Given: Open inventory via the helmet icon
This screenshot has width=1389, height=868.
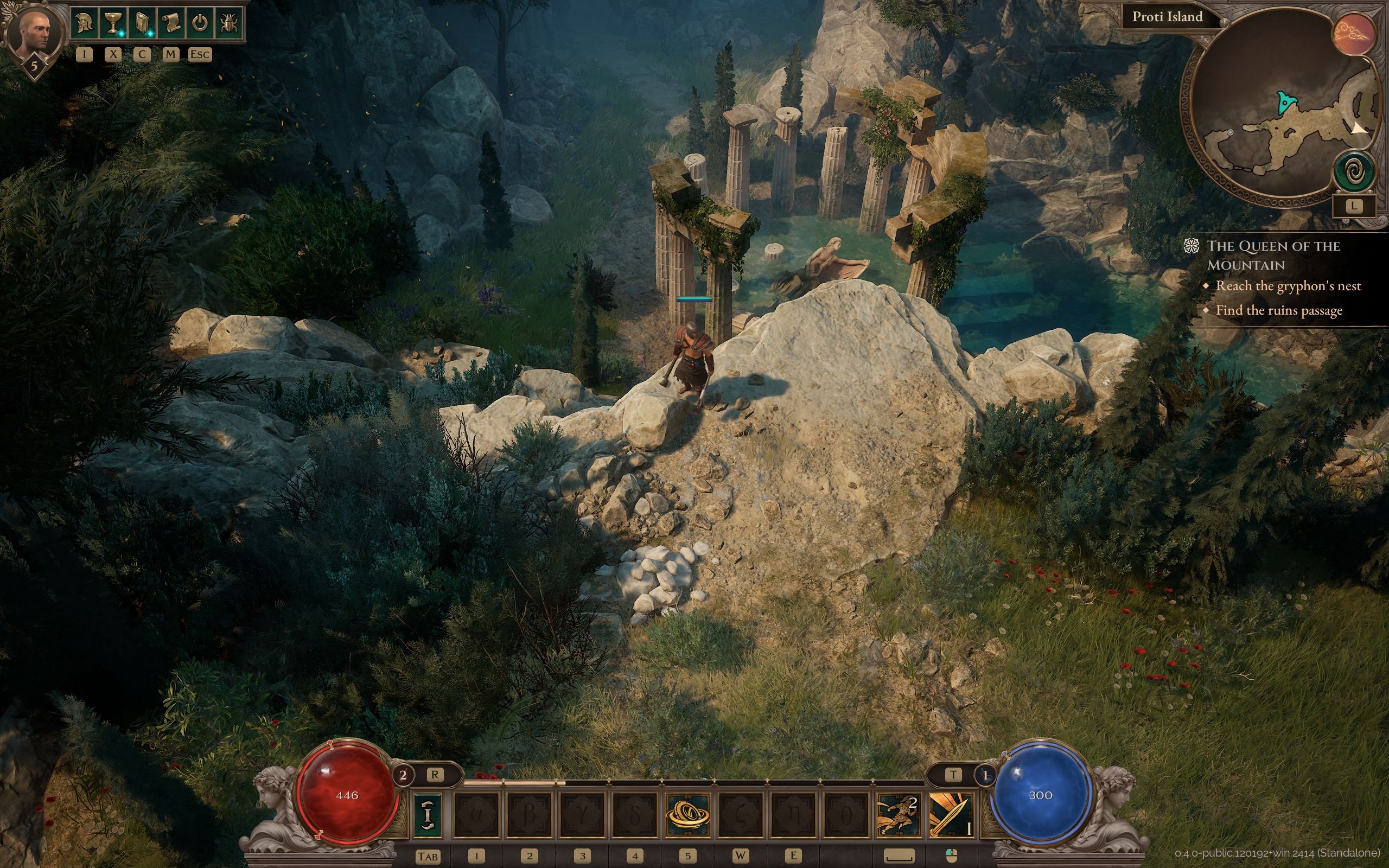Looking at the screenshot, I should (x=85, y=24).
